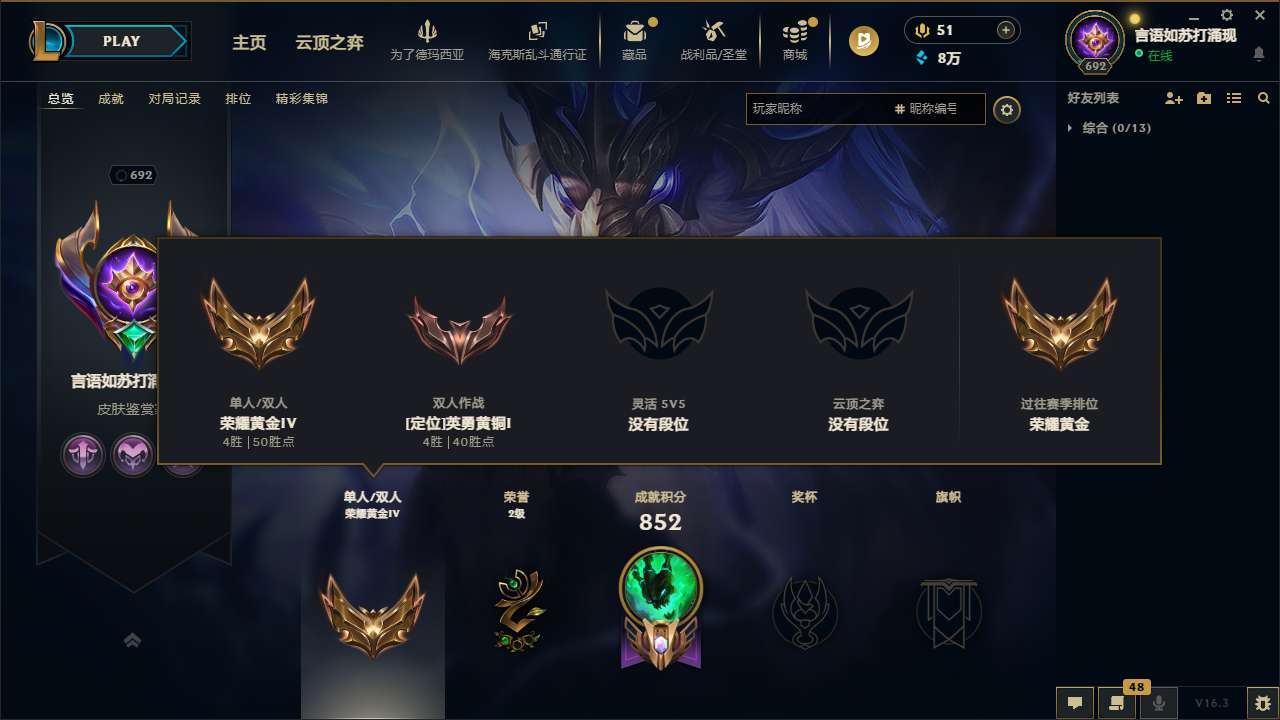Open the 海克斯乱斗通行证 pass

[538, 40]
